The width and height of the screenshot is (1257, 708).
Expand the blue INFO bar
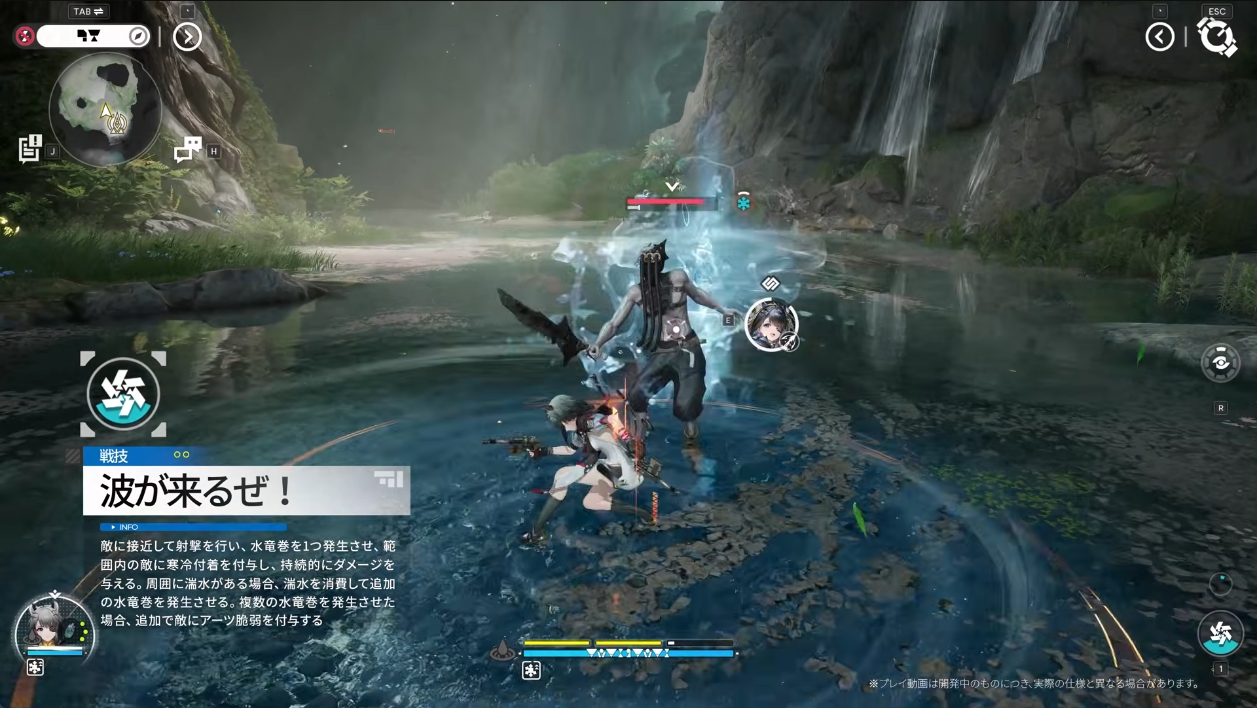[x=193, y=527]
